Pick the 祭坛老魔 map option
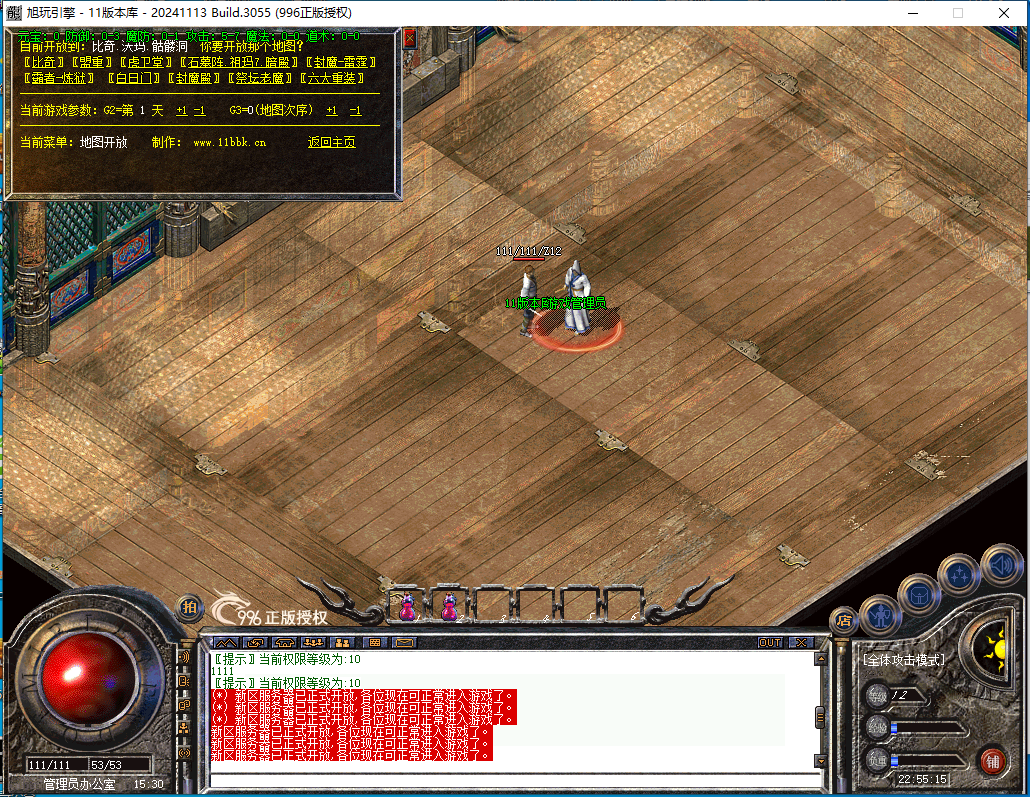This screenshot has width=1030, height=797. pyautogui.click(x=260, y=78)
